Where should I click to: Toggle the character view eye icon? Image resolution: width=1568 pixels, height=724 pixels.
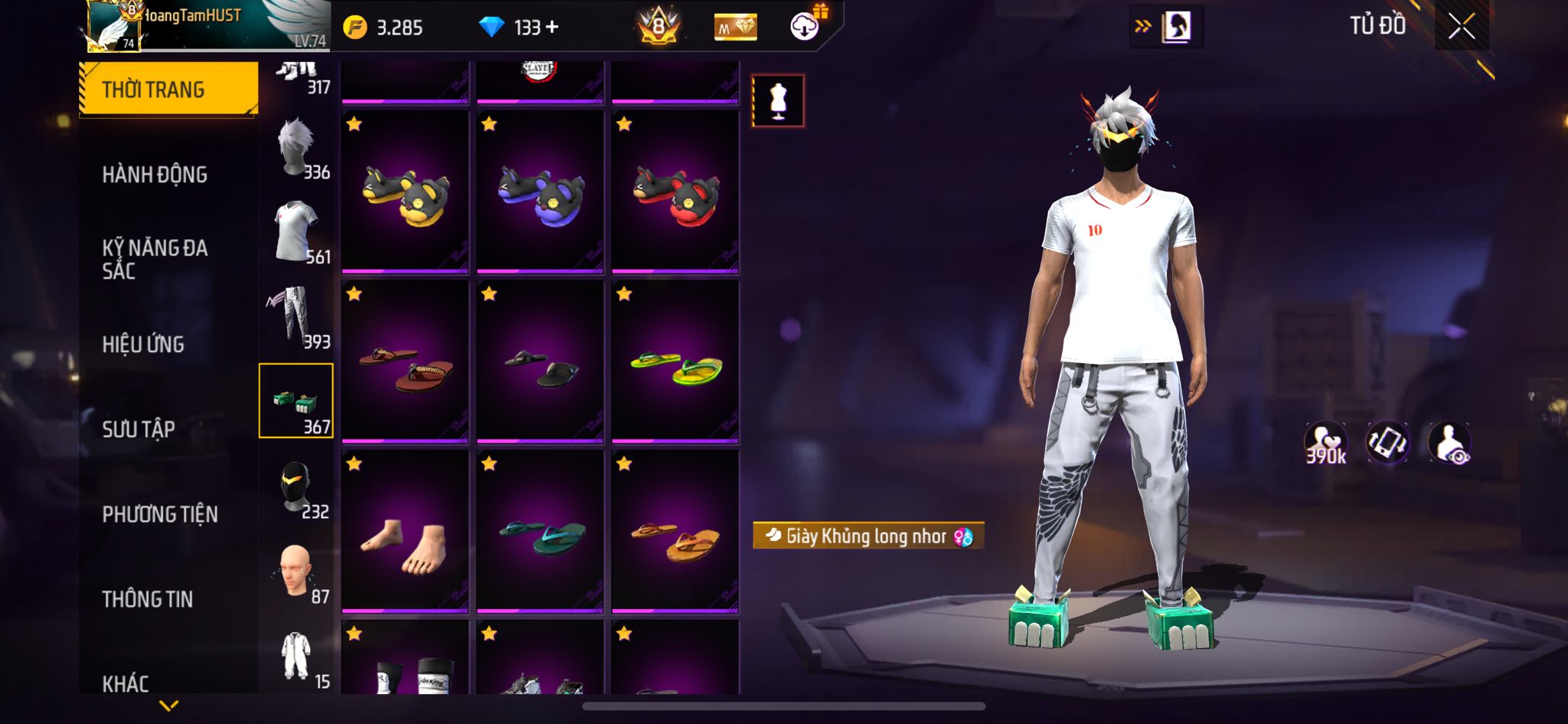coord(1449,443)
